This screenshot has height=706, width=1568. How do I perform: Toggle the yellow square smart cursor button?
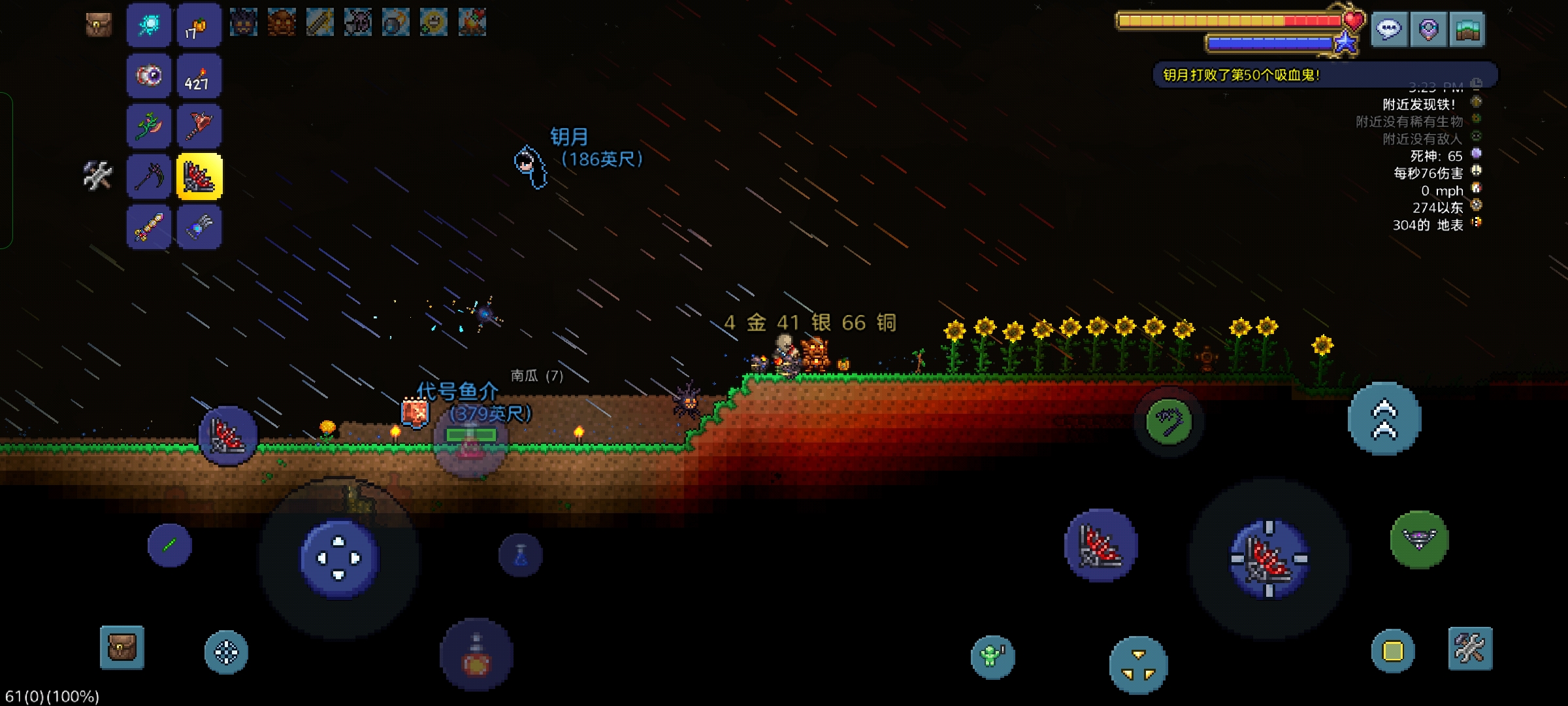pos(1393,651)
